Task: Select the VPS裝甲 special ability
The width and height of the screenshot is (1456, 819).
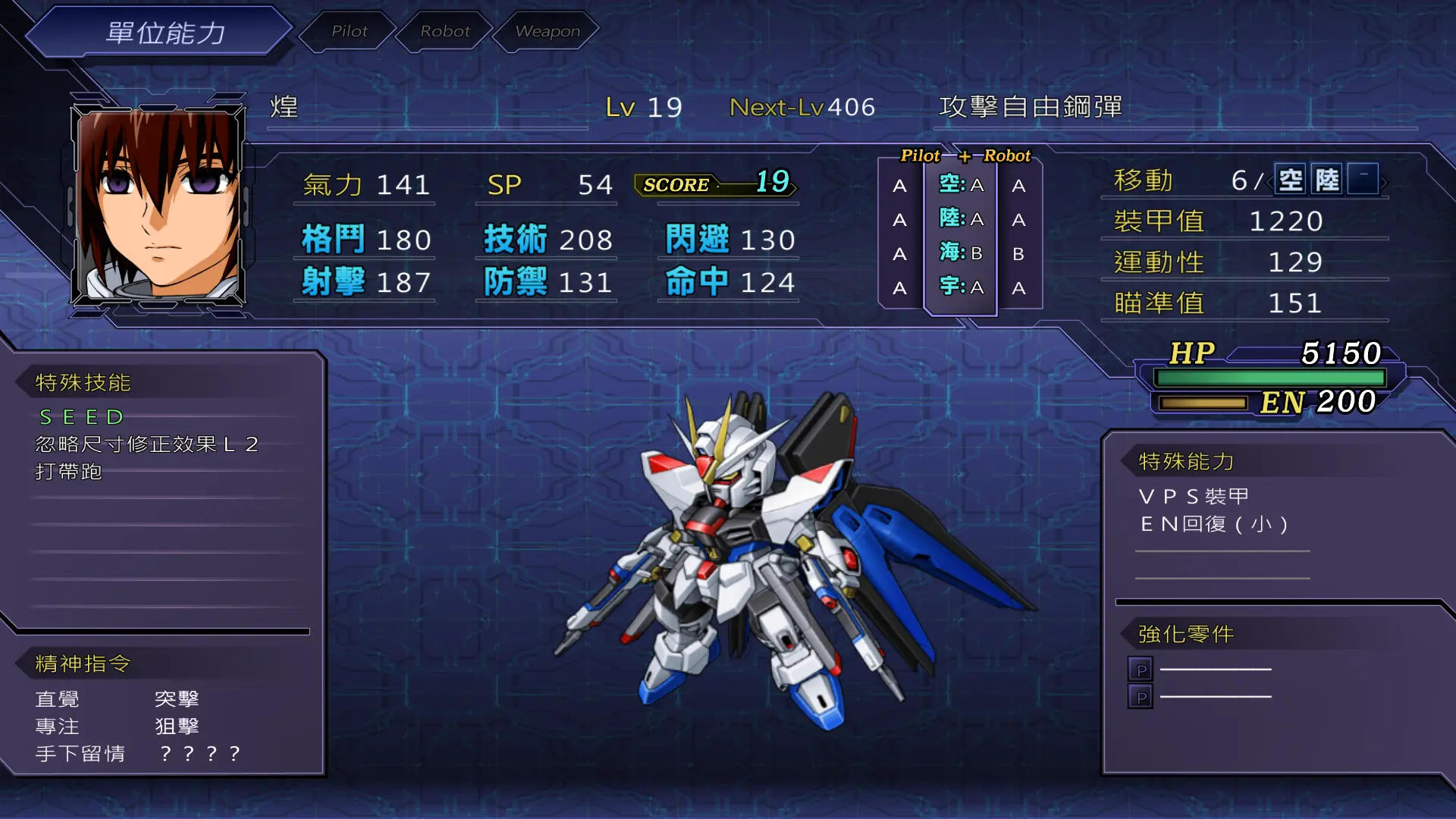Action: pyautogui.click(x=1194, y=497)
